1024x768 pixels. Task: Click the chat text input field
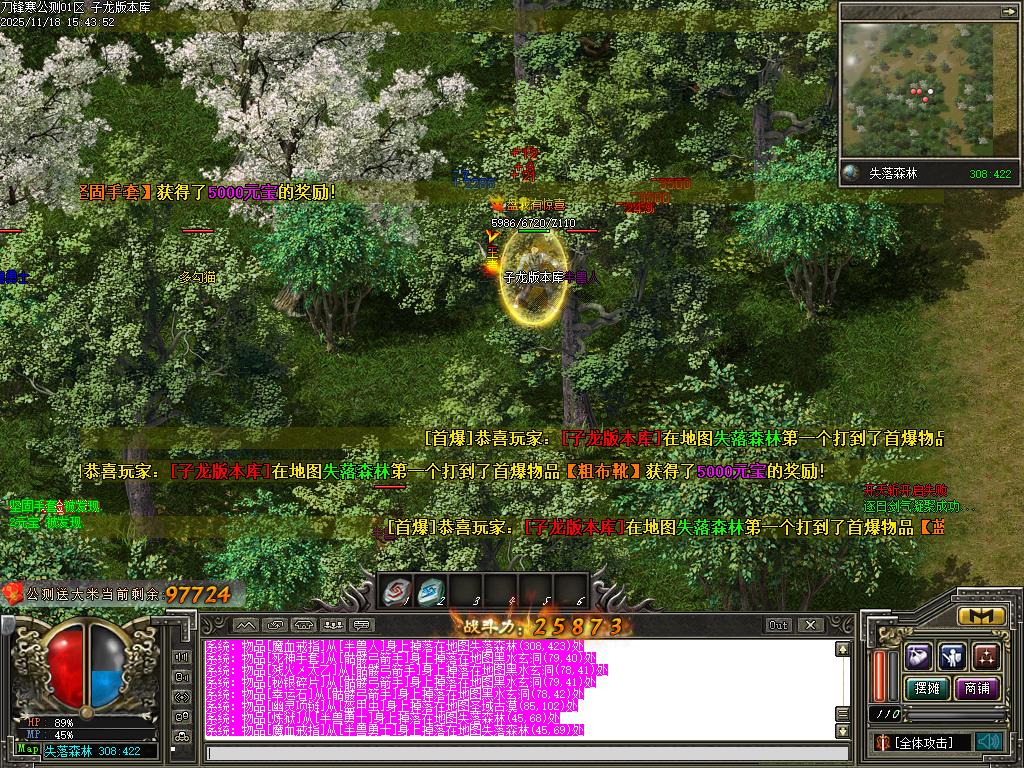(520, 753)
